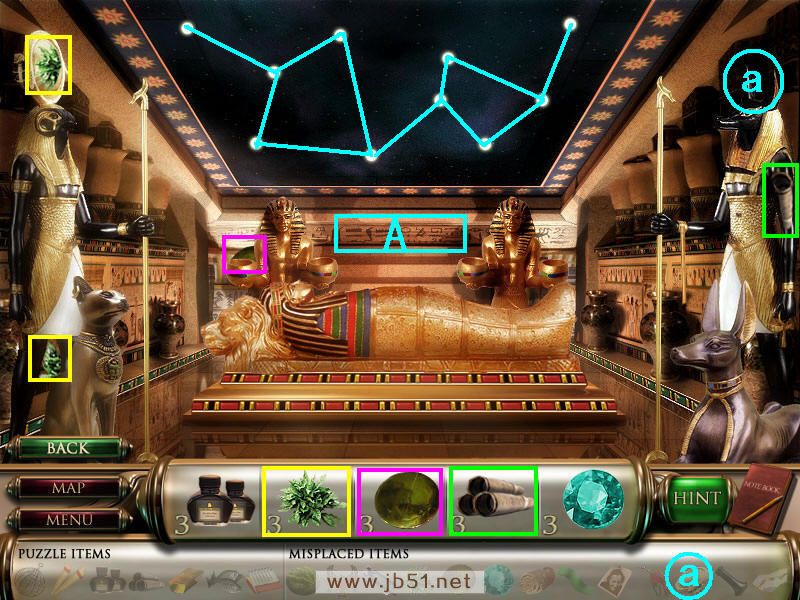Screen dimensions: 800x600
Task: Select the green herb bundle item
Action: click(305, 500)
